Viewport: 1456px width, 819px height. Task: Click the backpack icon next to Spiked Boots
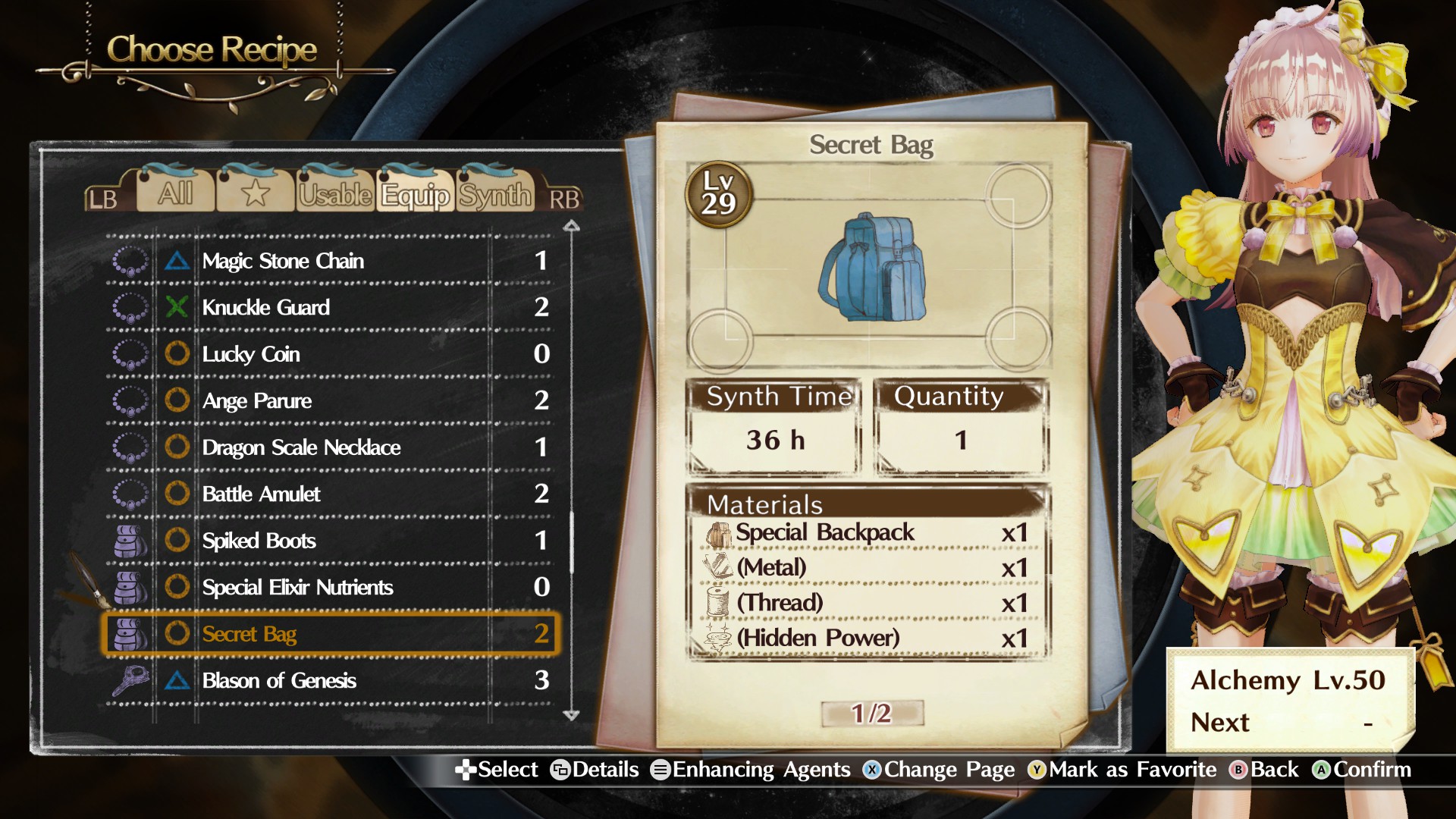(130, 541)
